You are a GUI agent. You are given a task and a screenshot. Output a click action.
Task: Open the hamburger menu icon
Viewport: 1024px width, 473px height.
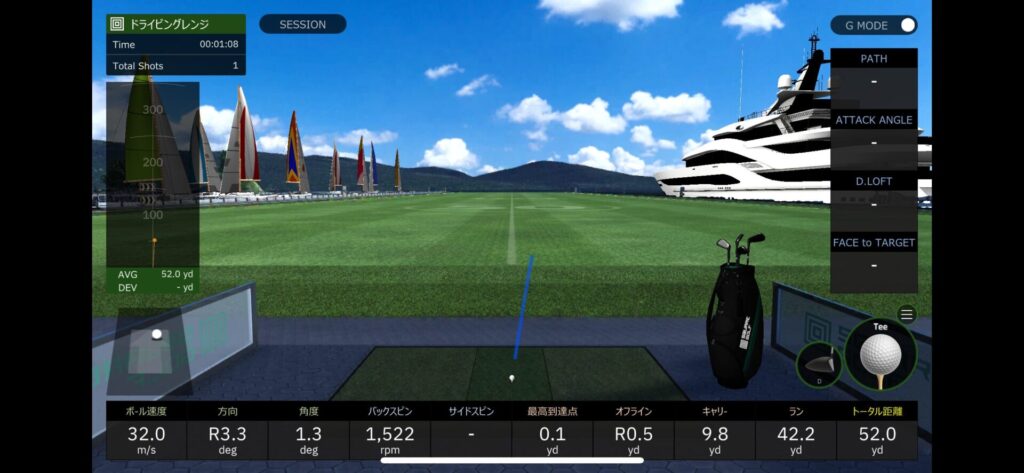[906, 314]
